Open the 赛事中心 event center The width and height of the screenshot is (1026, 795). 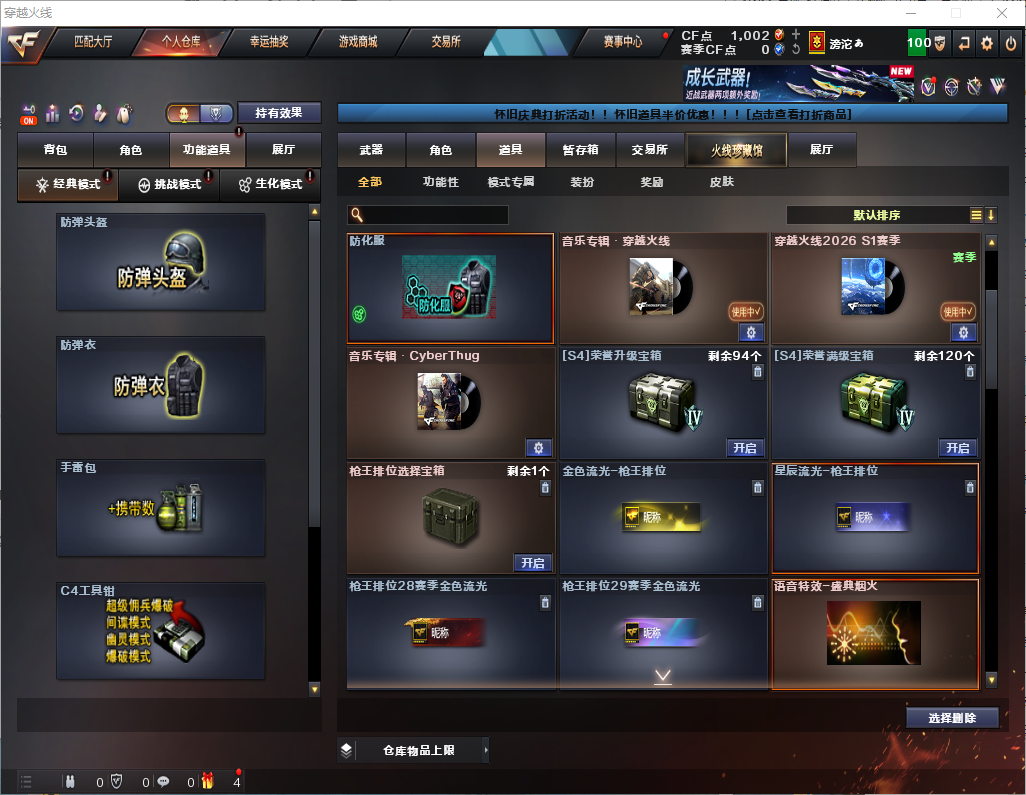pyautogui.click(x=622, y=42)
